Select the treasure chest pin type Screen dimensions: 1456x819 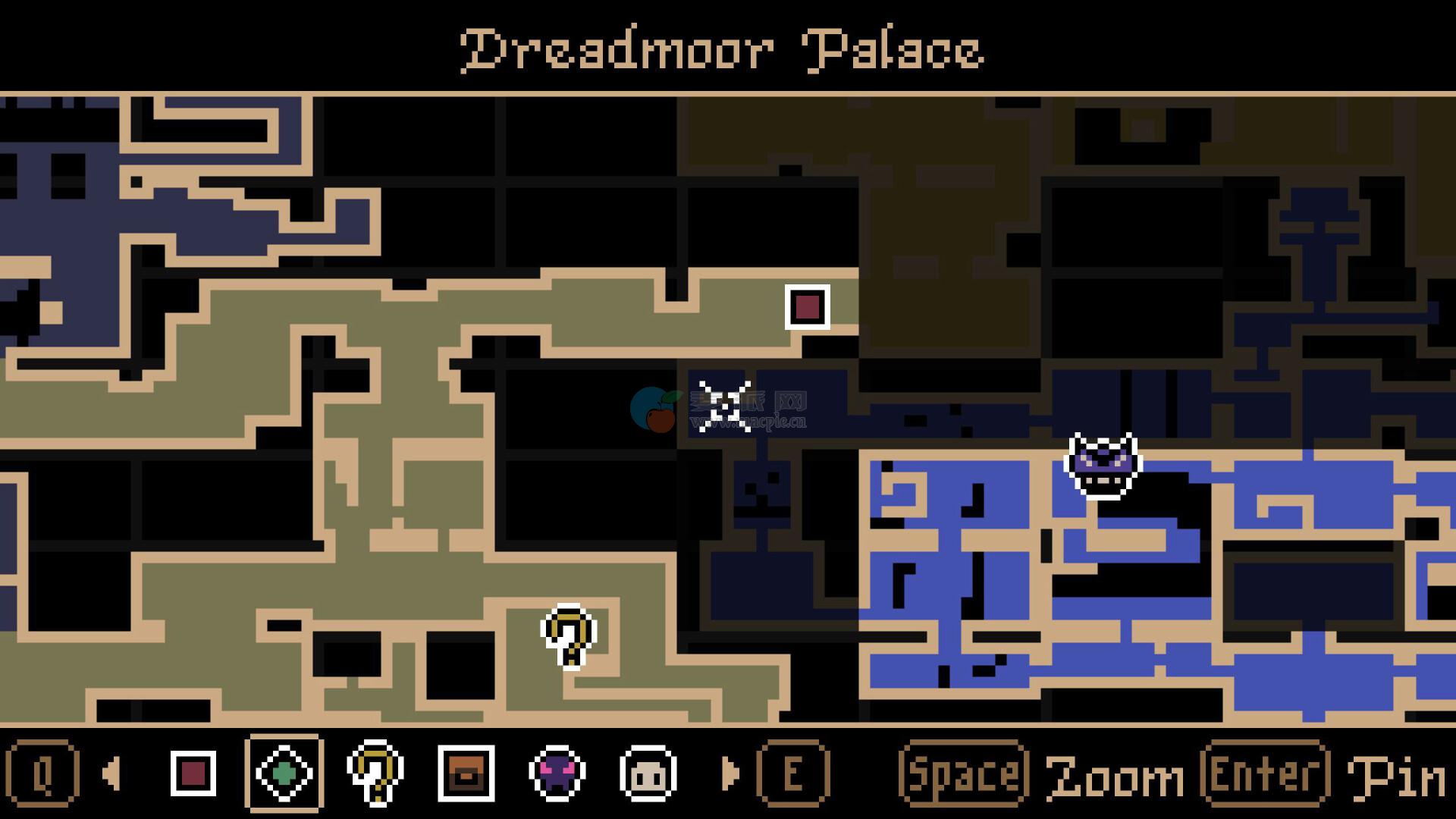click(466, 773)
